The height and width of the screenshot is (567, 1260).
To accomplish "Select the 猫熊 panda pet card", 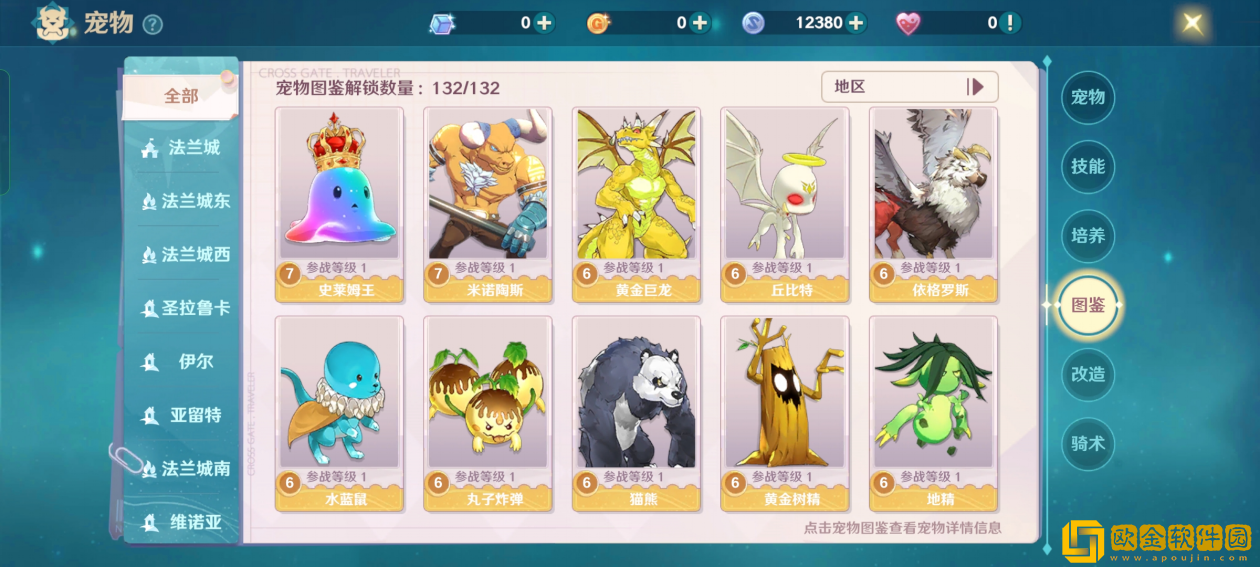I will [x=635, y=412].
